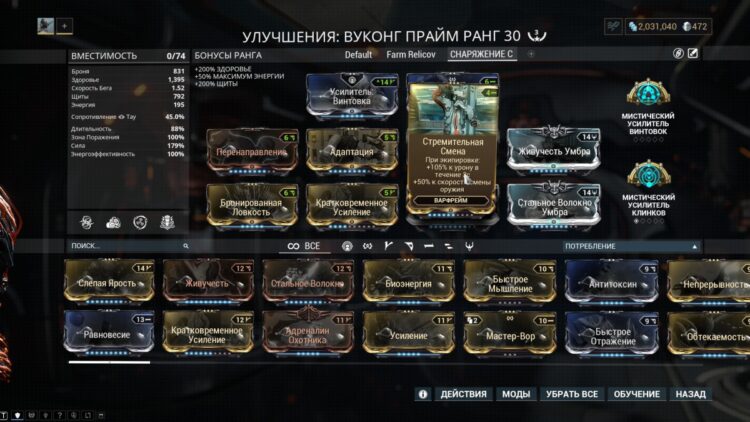This screenshot has height=422, width=750.
Task: Go back with the НАЗАД button
Action: pos(690,394)
